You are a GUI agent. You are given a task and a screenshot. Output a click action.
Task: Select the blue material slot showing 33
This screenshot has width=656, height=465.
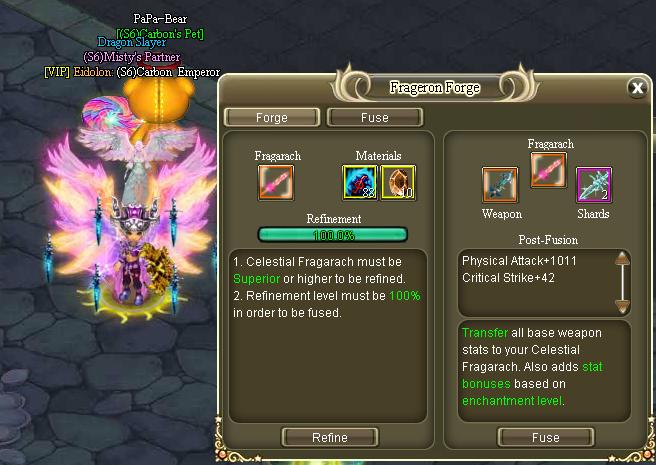pyautogui.click(x=360, y=182)
